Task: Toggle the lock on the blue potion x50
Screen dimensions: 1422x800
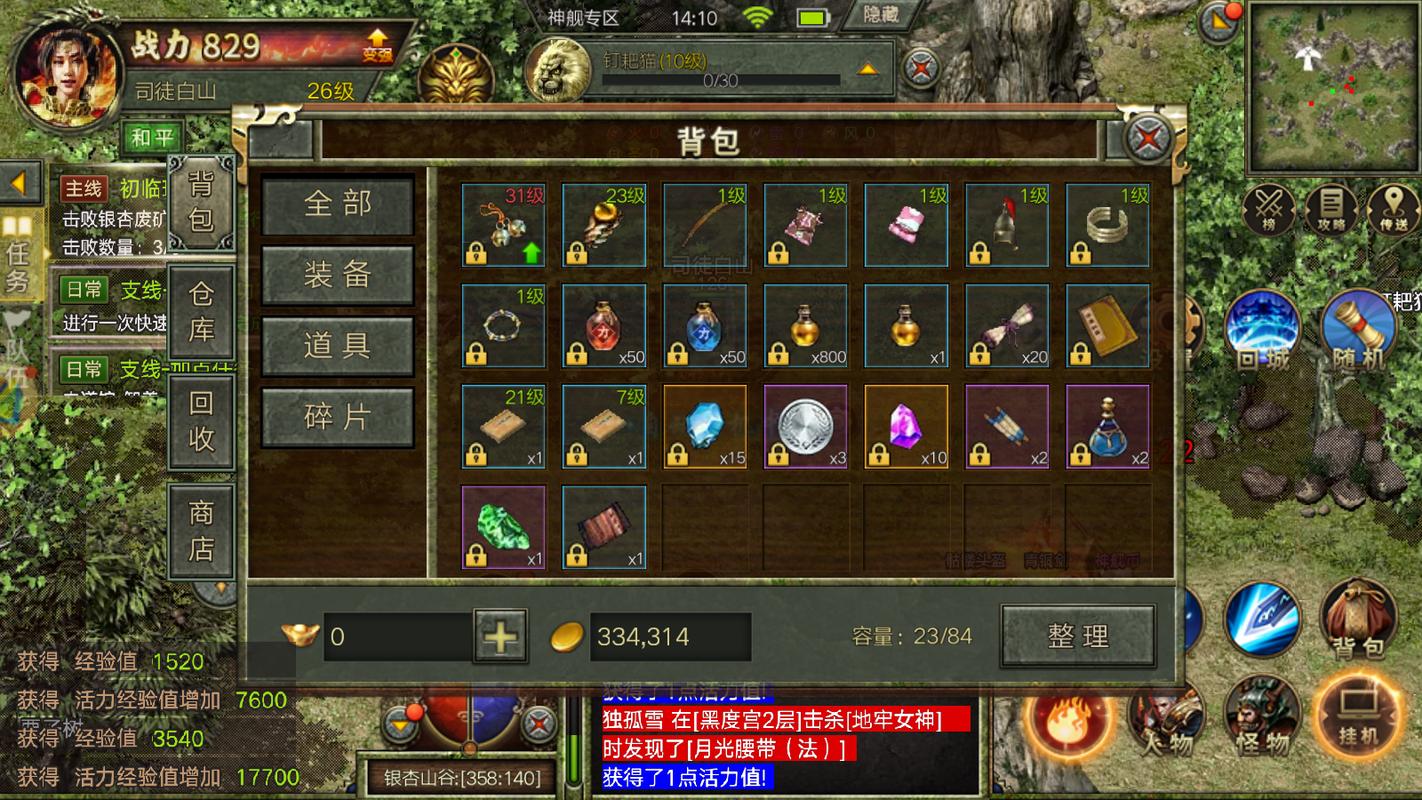Action: tap(679, 354)
